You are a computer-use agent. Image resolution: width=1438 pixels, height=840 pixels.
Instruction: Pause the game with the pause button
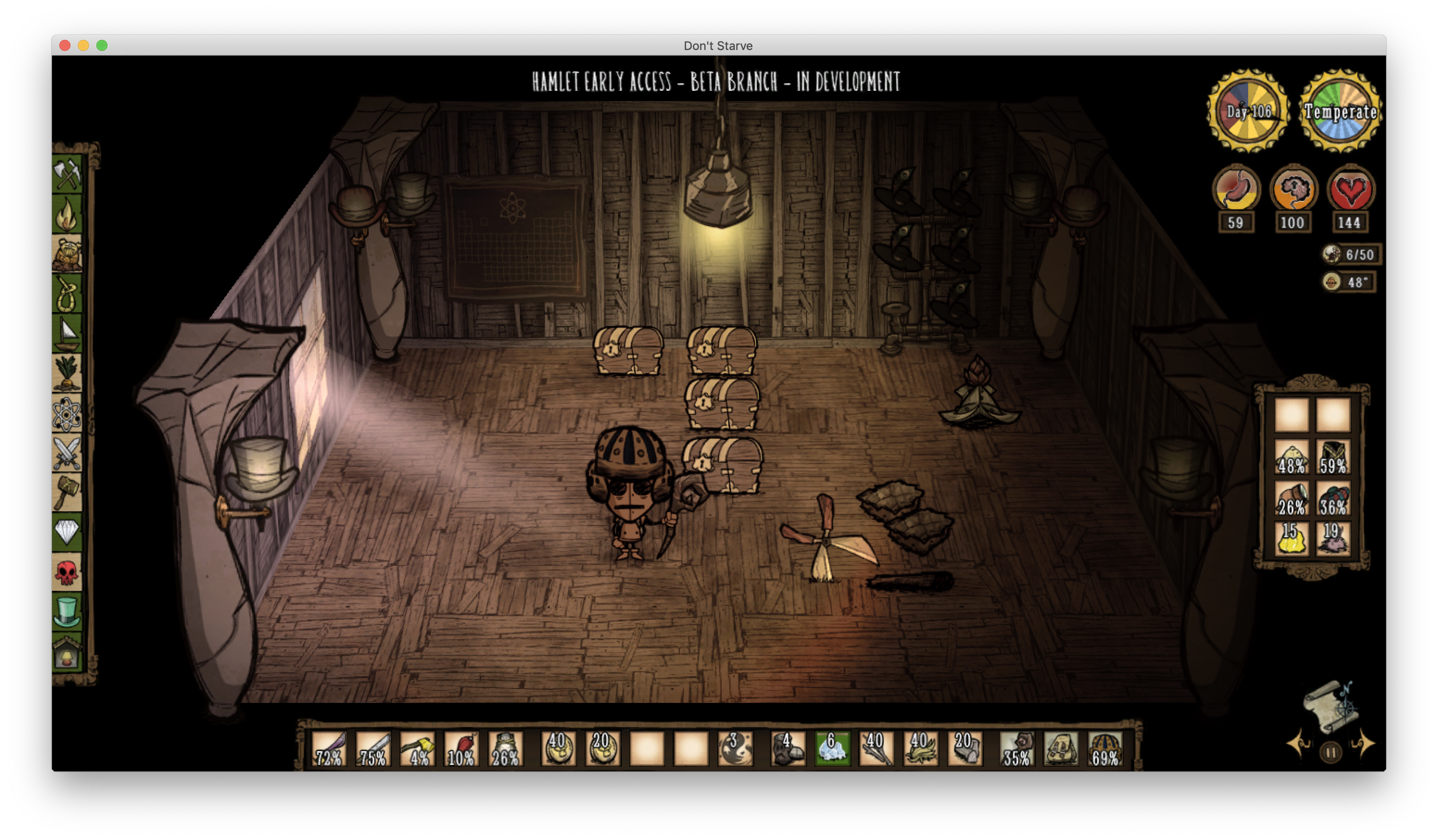[x=1330, y=753]
